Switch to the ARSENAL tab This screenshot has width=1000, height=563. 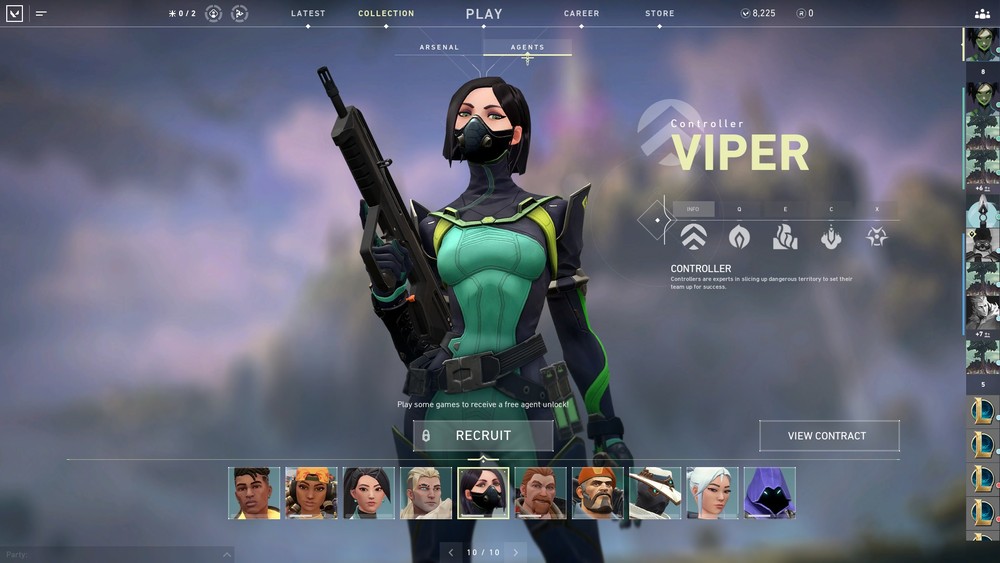(x=439, y=47)
